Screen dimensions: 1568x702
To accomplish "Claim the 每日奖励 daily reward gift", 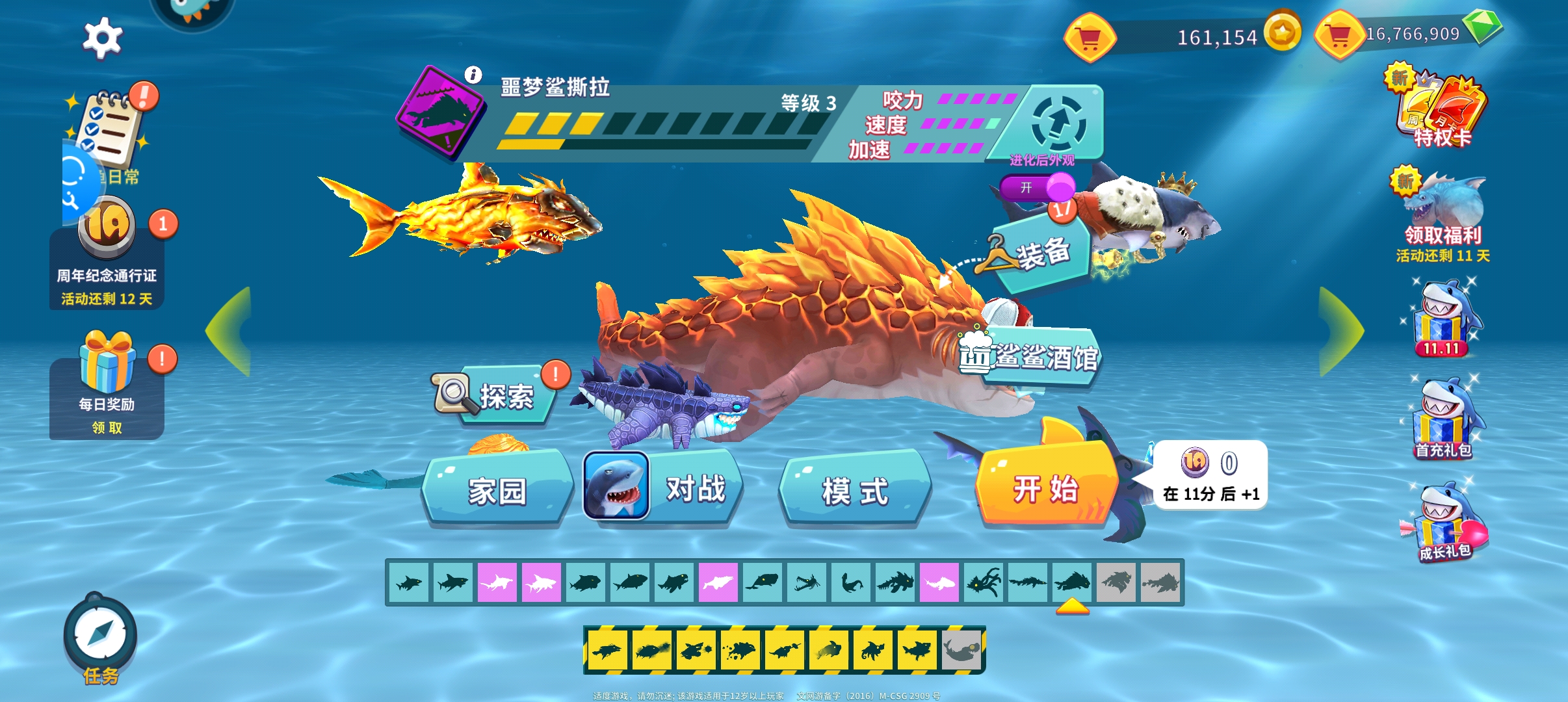I will click(107, 383).
